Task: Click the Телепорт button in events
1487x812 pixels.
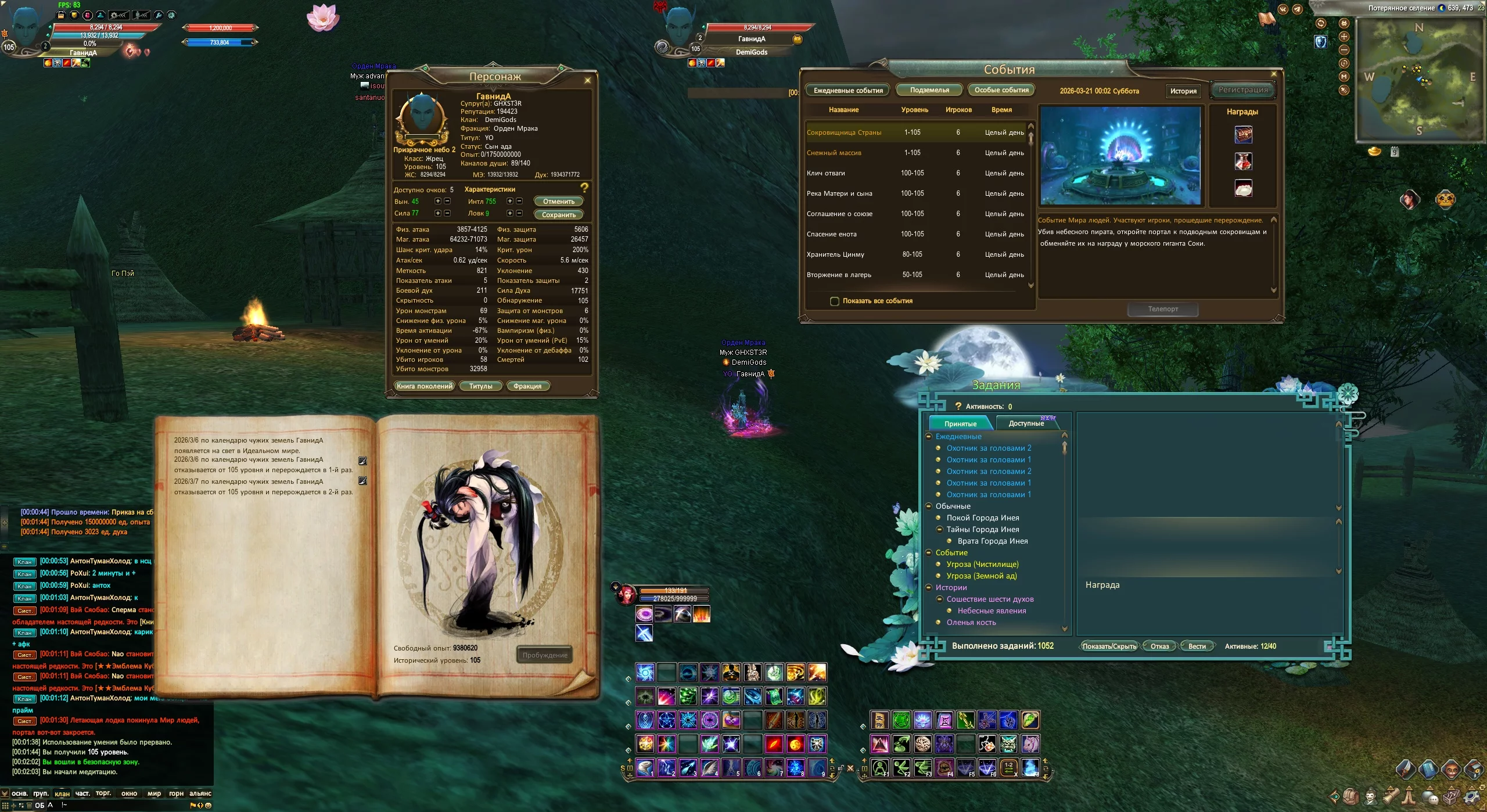Action: 1163,309
